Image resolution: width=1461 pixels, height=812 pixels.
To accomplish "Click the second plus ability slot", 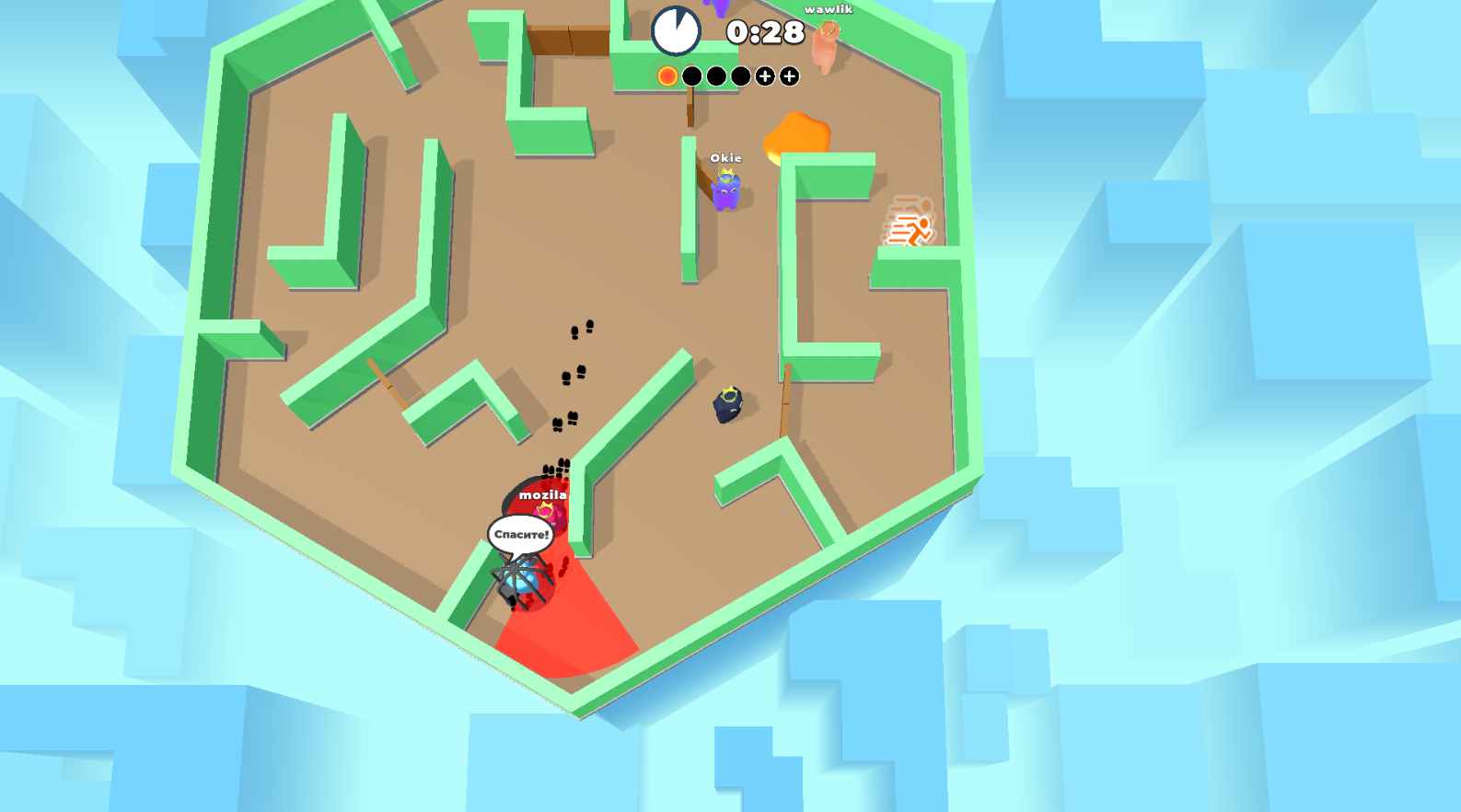I will (x=787, y=75).
